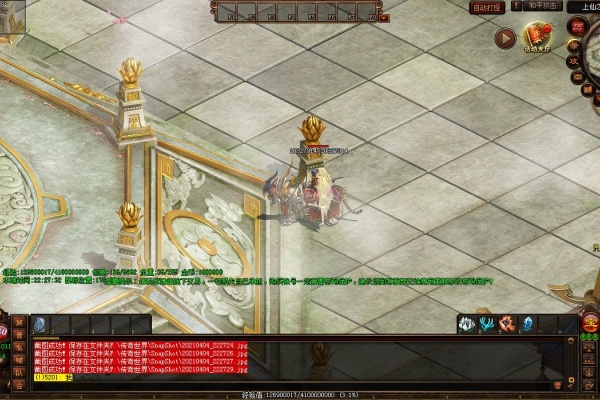Use the blue crystal item in right hotbar
This screenshot has height=400, width=600.
(x=528, y=324)
